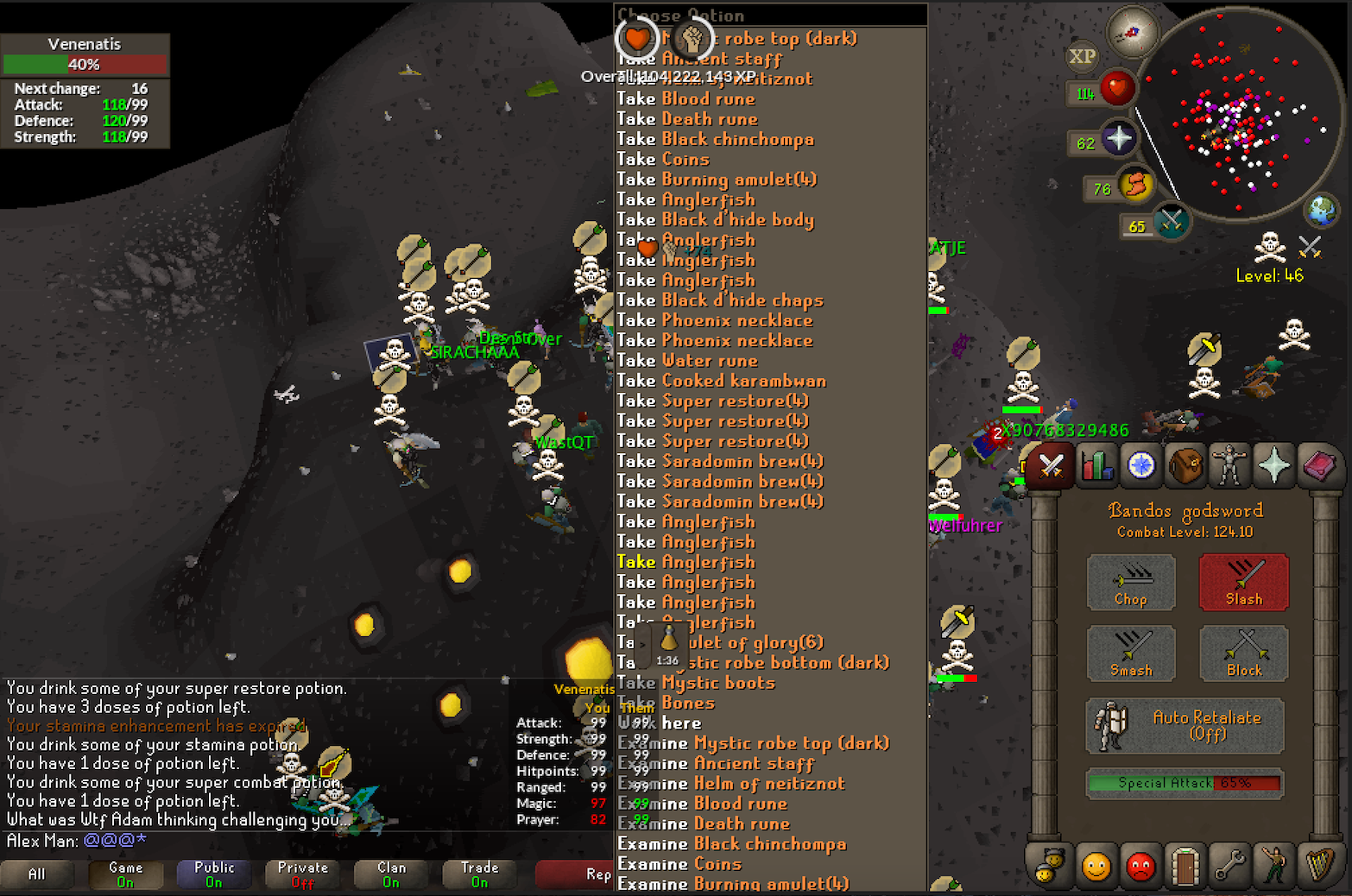Toggle the XP drops orb
This screenshot has width=1352, height=896.
(x=1082, y=57)
